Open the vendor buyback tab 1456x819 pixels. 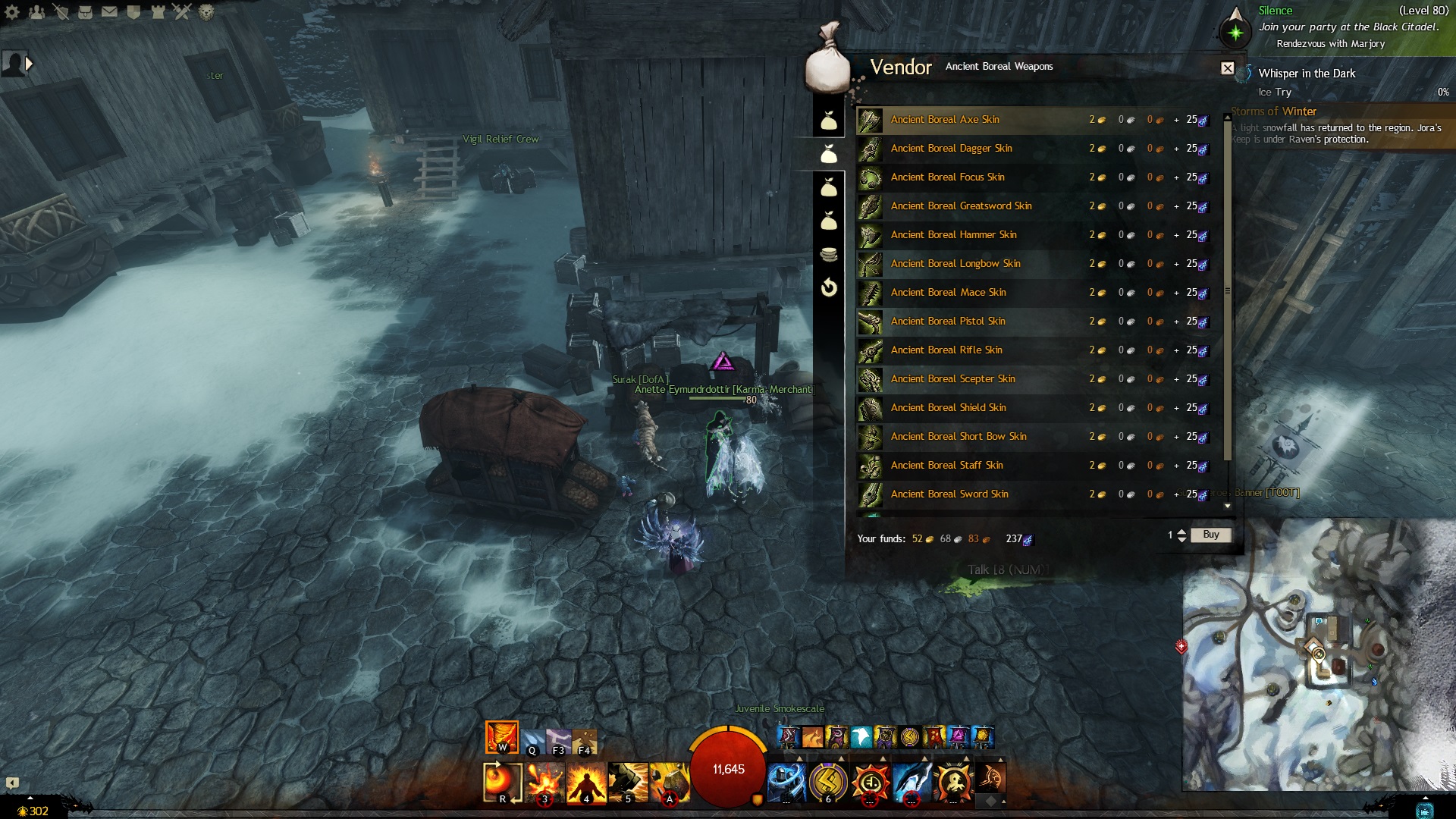click(829, 287)
